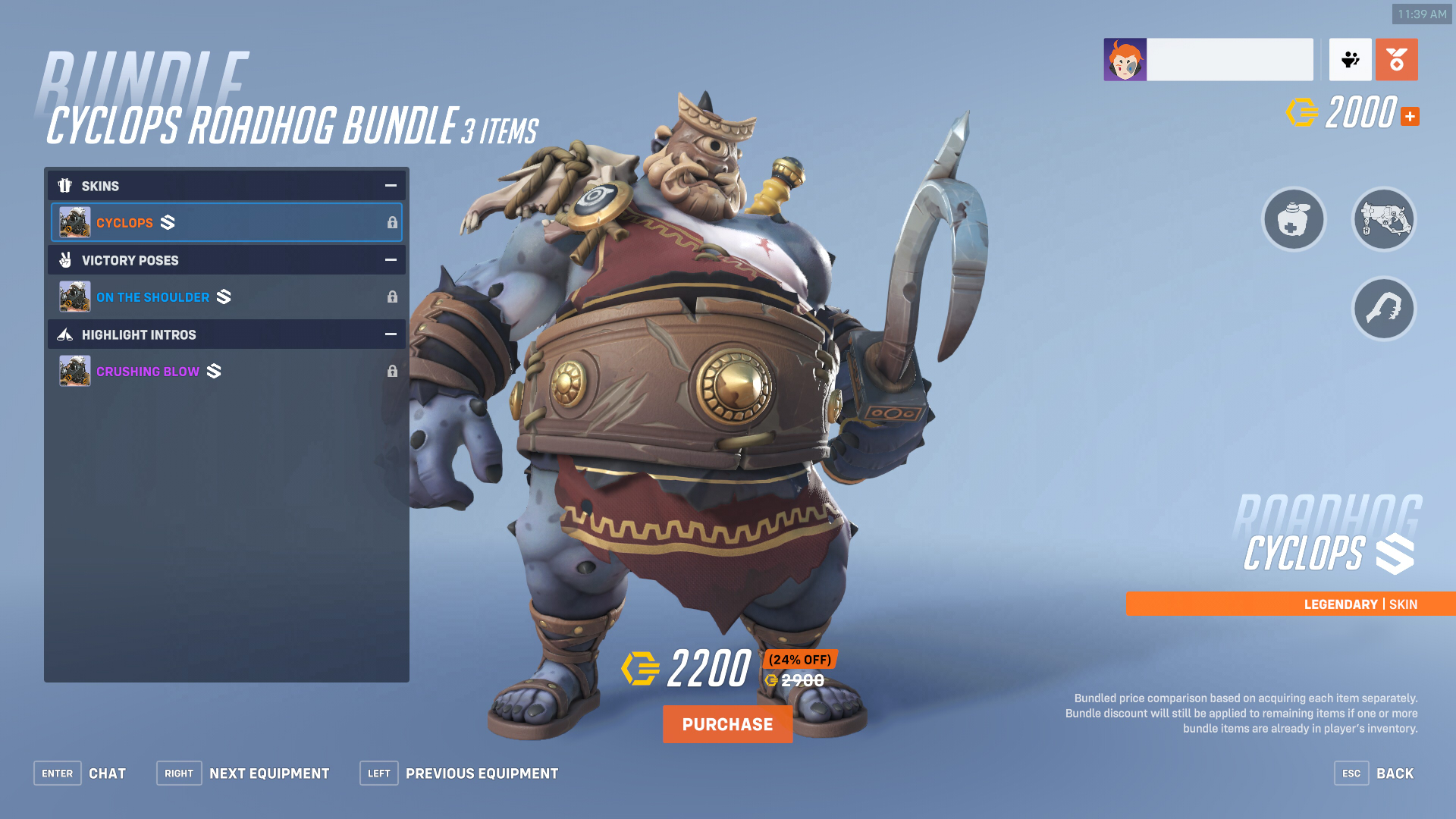Open the social groups icon at top right

[1351, 58]
